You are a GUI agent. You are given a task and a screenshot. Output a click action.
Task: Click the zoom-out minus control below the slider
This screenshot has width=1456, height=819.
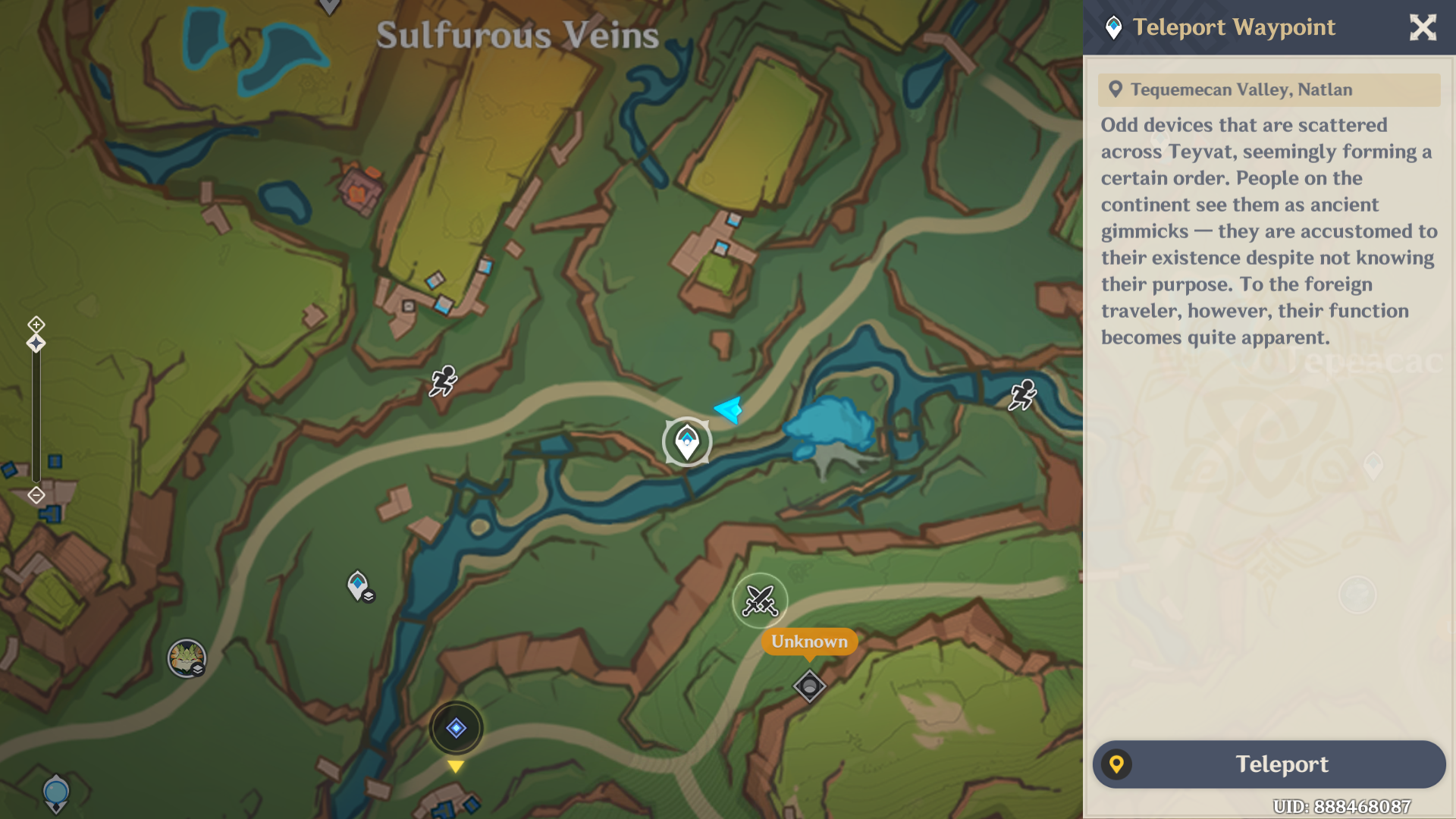point(36,494)
